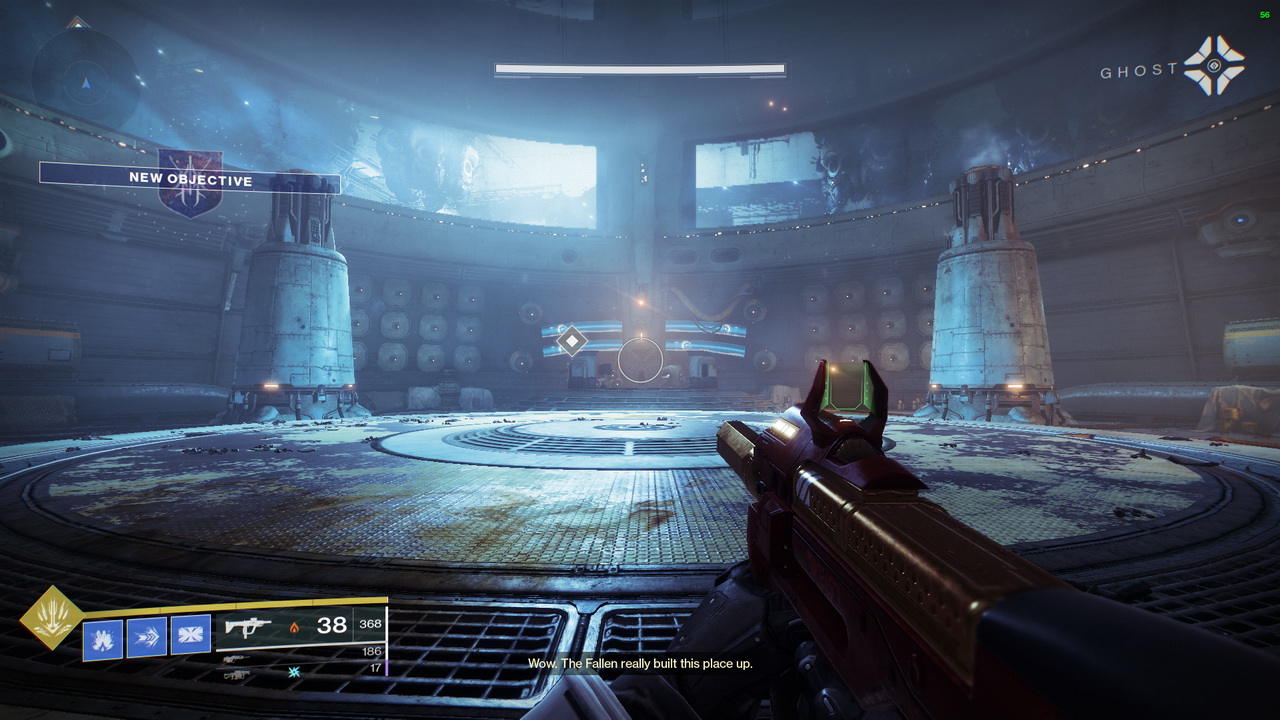The image size is (1280, 720).
Task: Select the equipped submachine gun weapon icon
Action: [248, 627]
